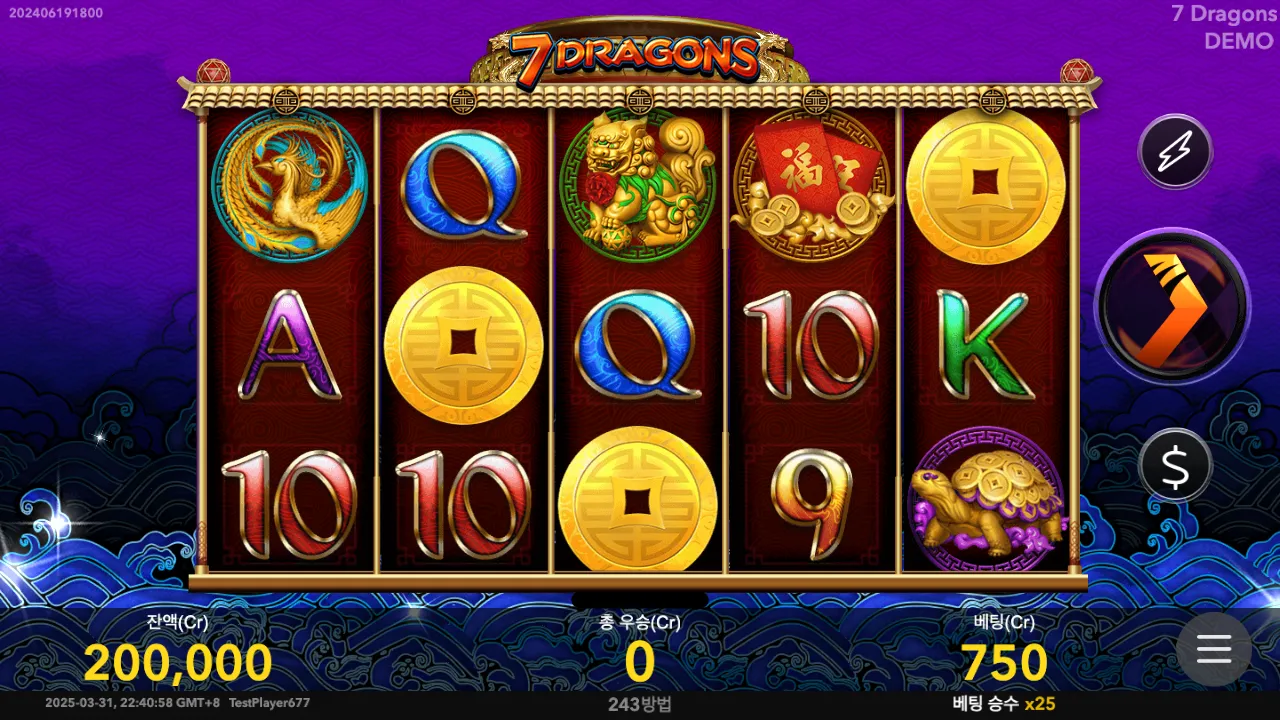Open the hamburger menu button
Viewport: 1280px width, 720px height.
pos(1213,650)
